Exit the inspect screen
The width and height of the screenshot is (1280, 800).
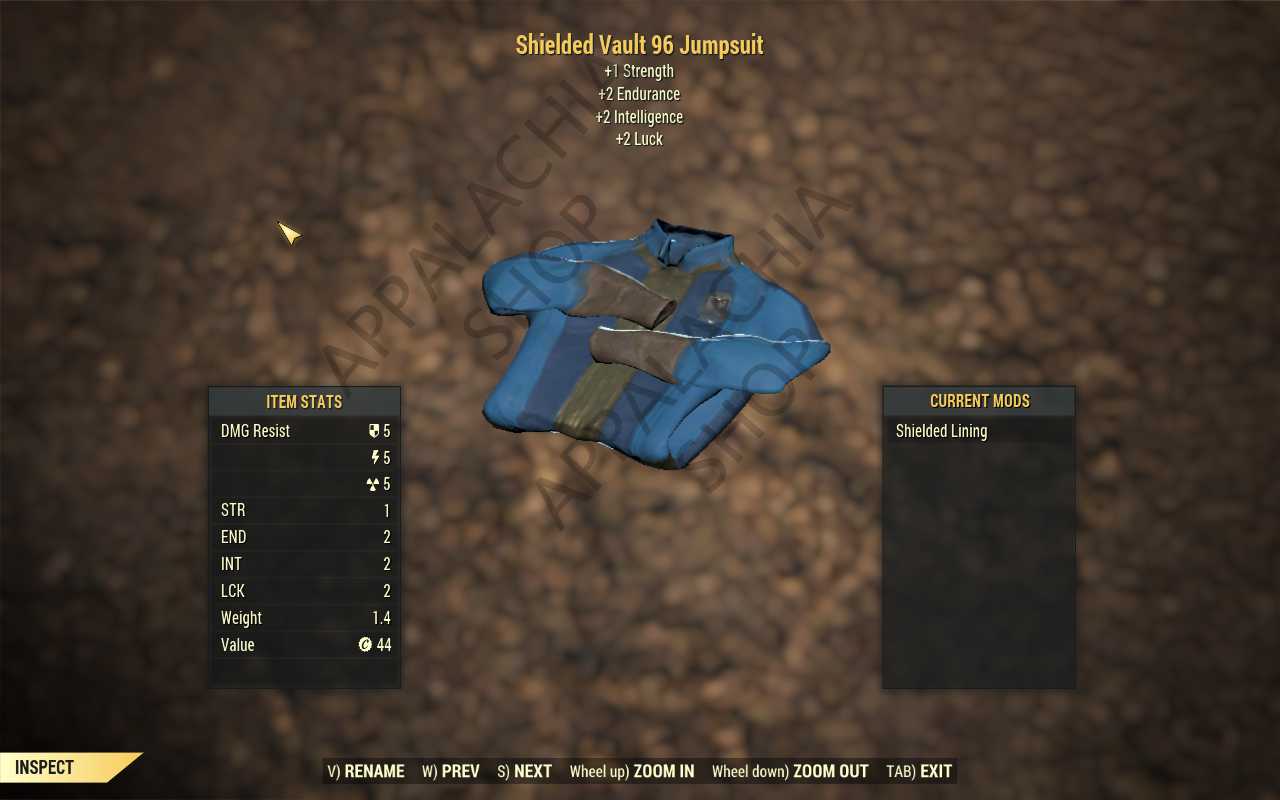(x=919, y=771)
